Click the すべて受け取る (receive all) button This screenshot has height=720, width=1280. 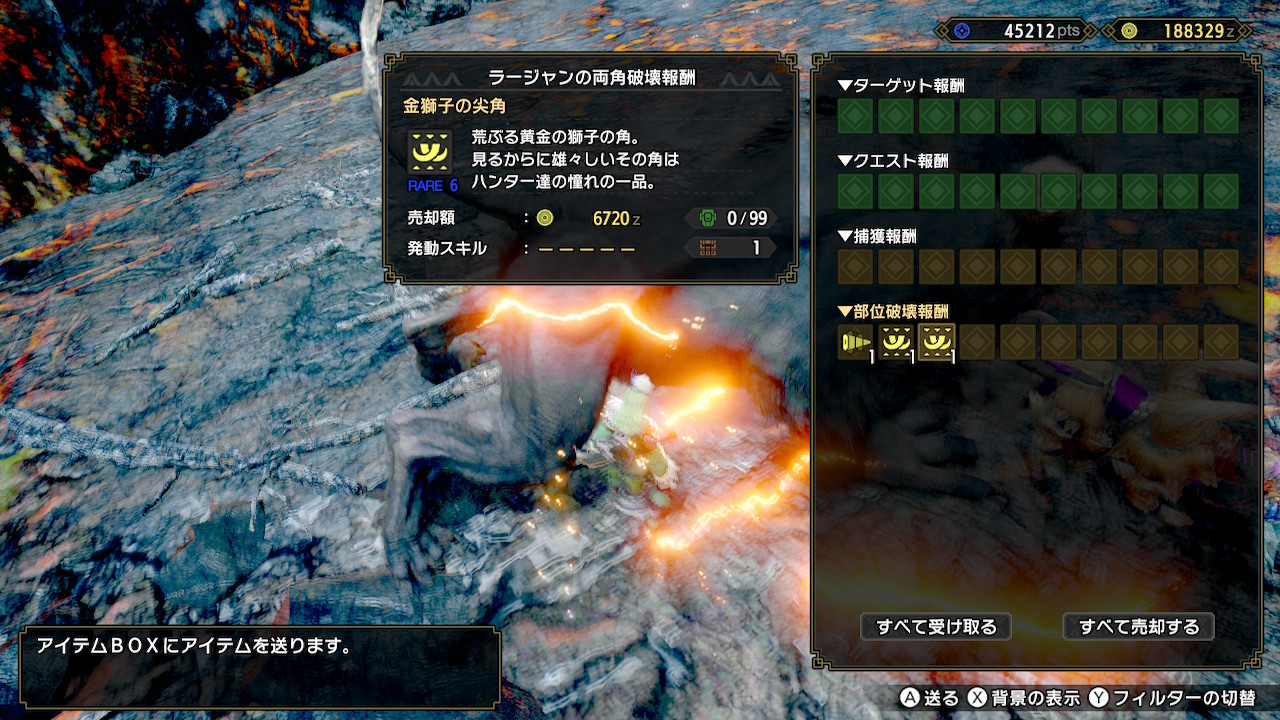[936, 627]
